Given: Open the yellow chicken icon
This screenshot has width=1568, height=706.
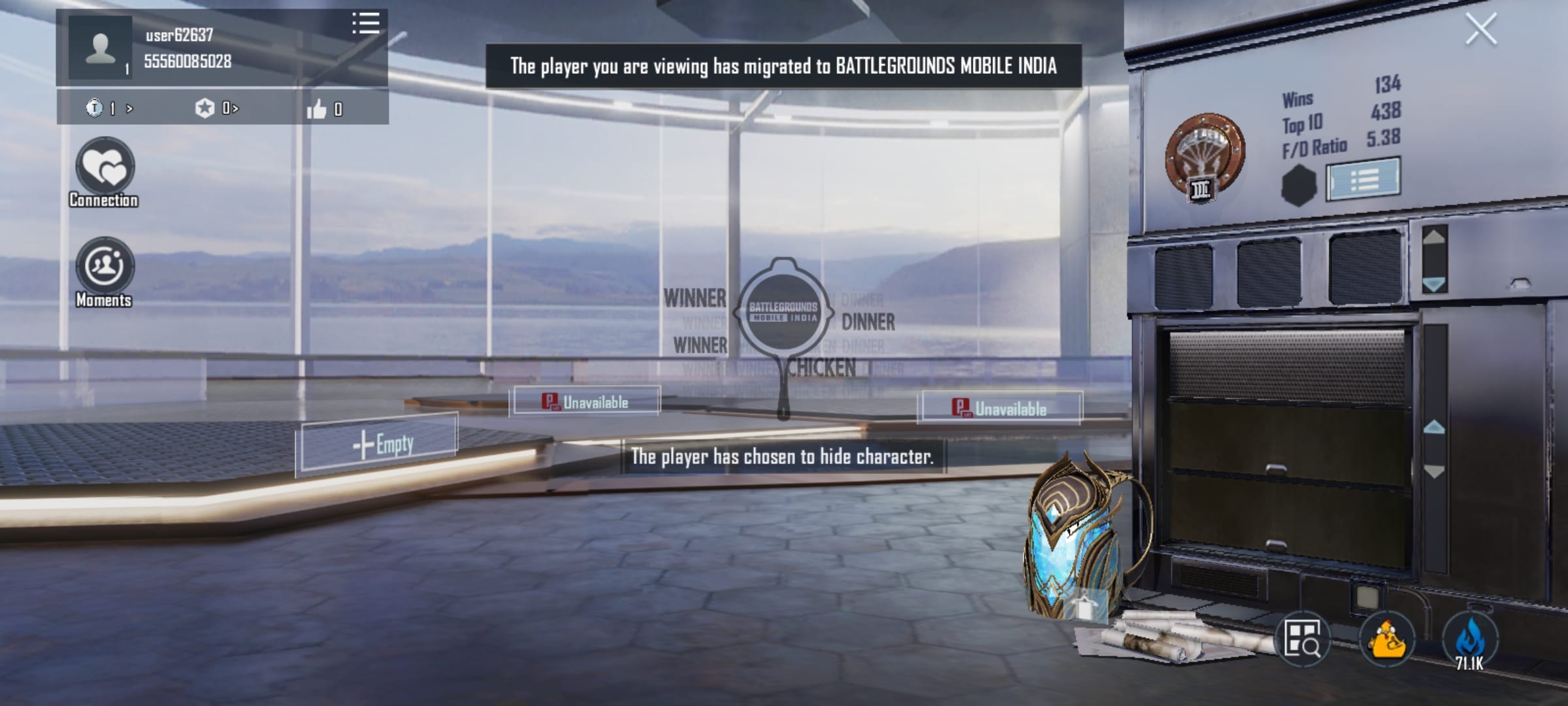Looking at the screenshot, I should (x=1387, y=639).
